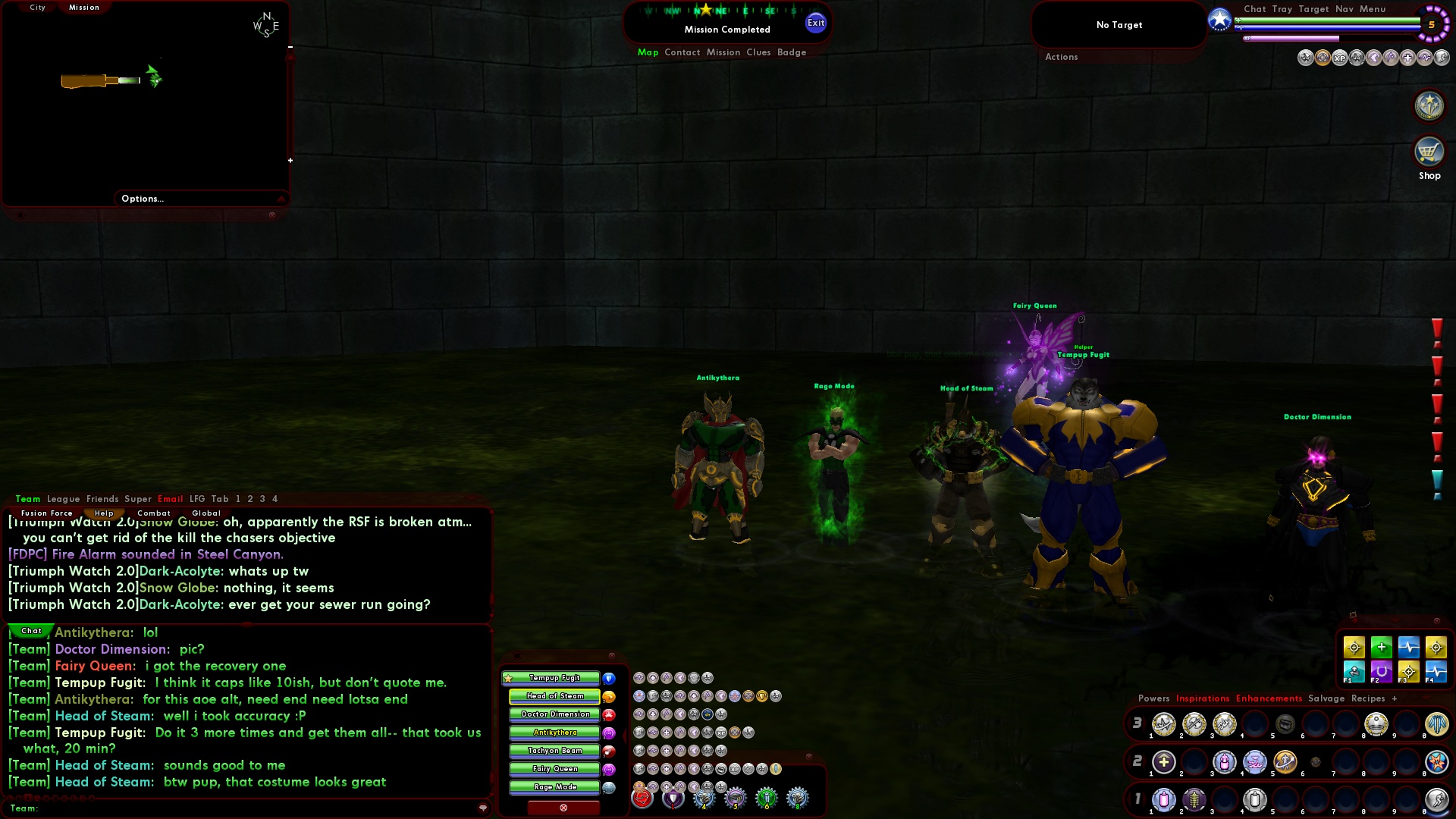The image size is (1456, 819).
Task: Click the minimap zoom-in control
Action: (291, 160)
